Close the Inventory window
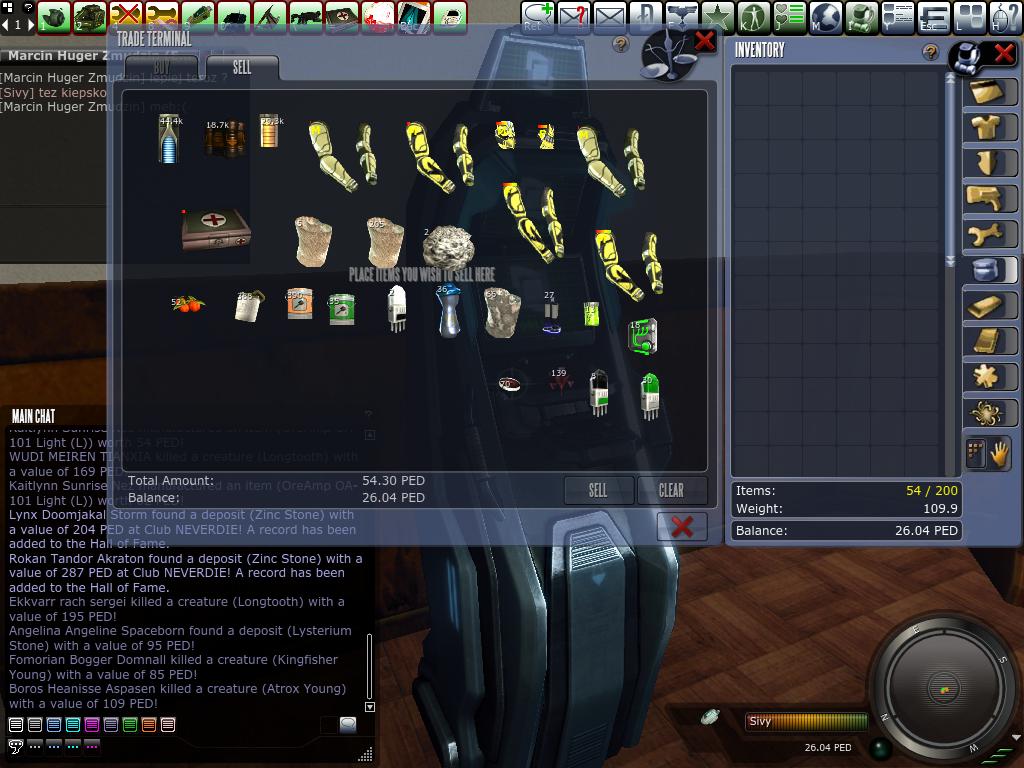Image resolution: width=1024 pixels, height=768 pixels. [x=1002, y=52]
